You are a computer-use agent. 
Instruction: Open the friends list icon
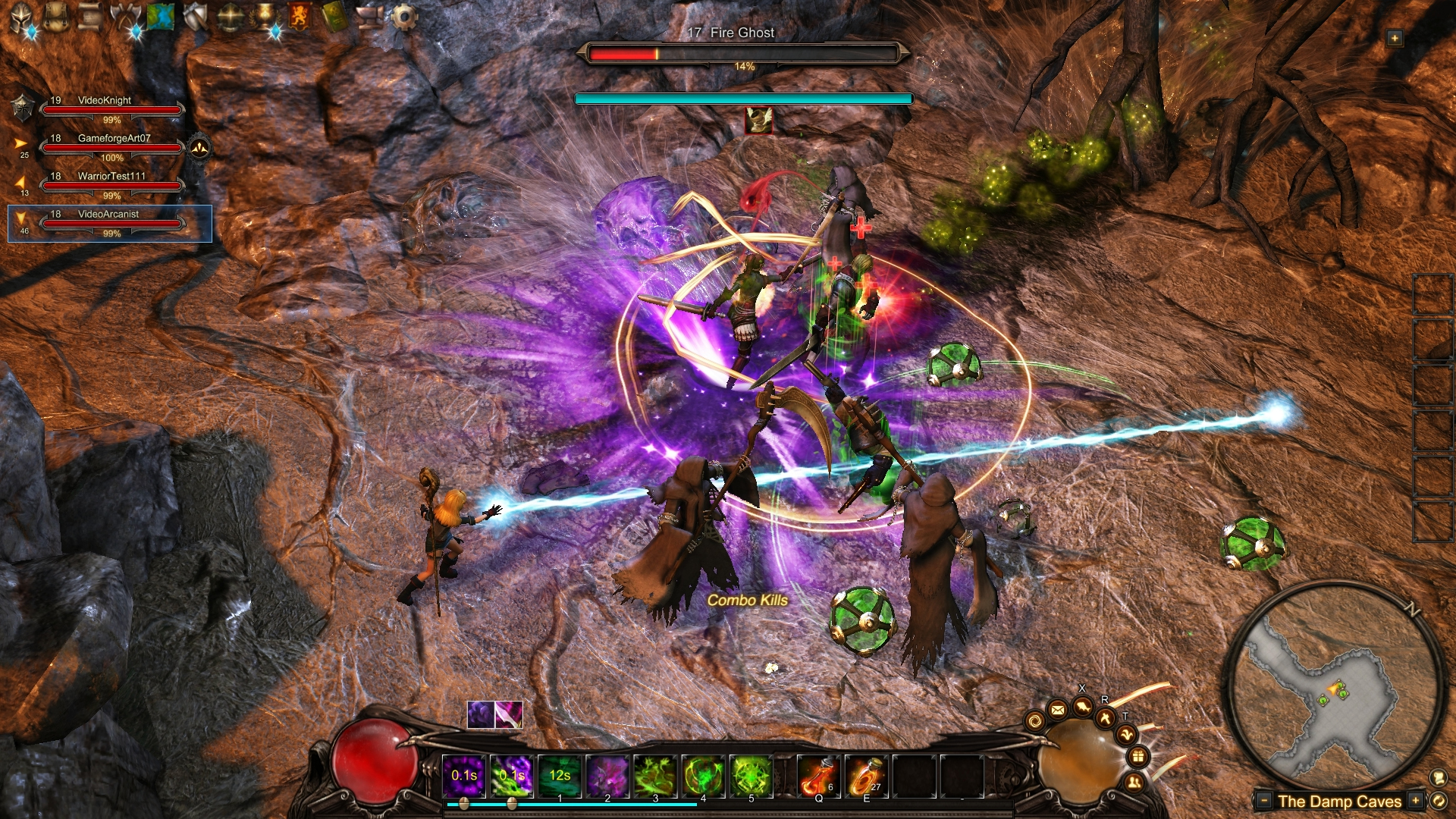pos(1133,782)
